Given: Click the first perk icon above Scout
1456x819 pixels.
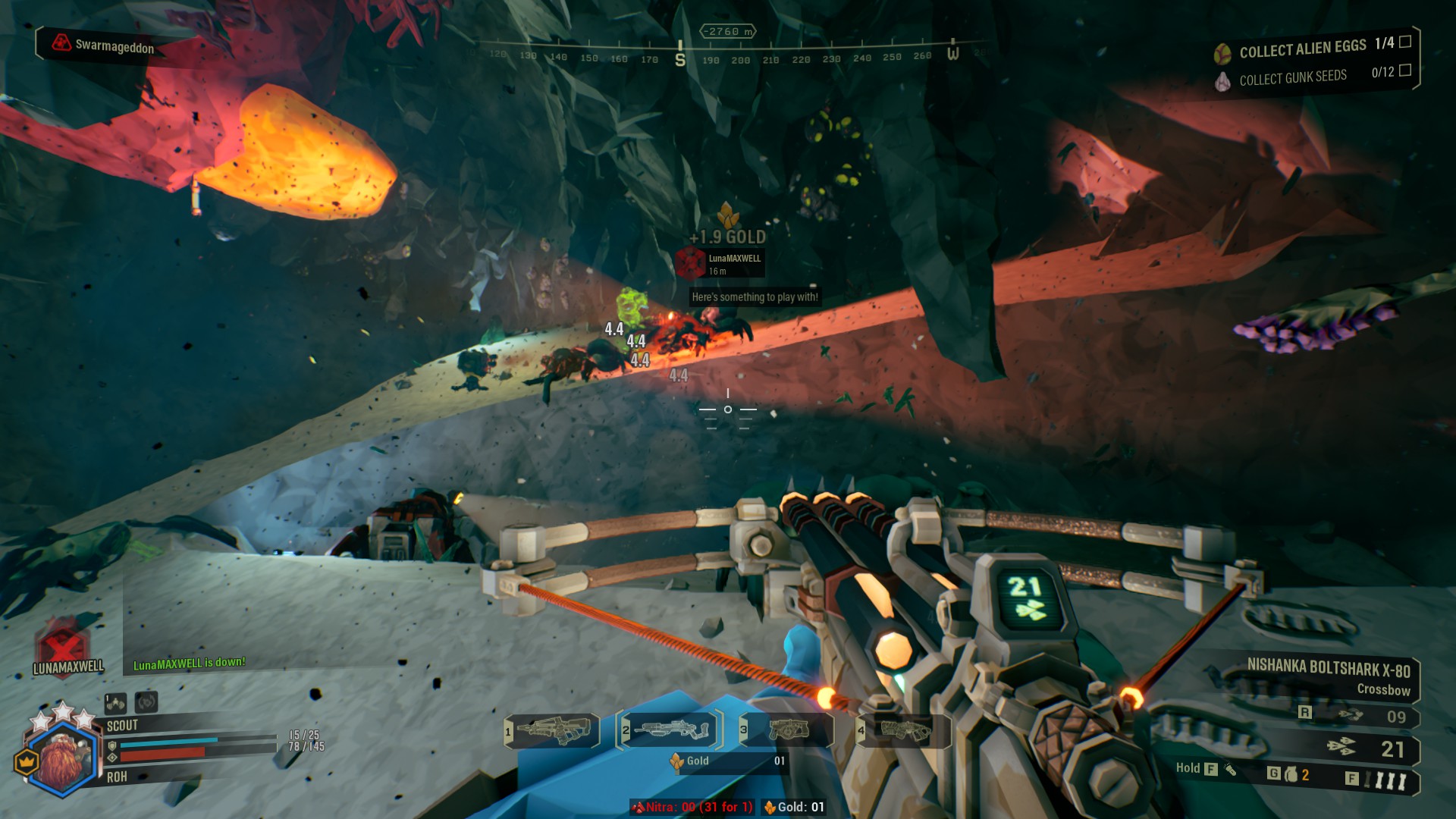Looking at the screenshot, I should point(116,703).
